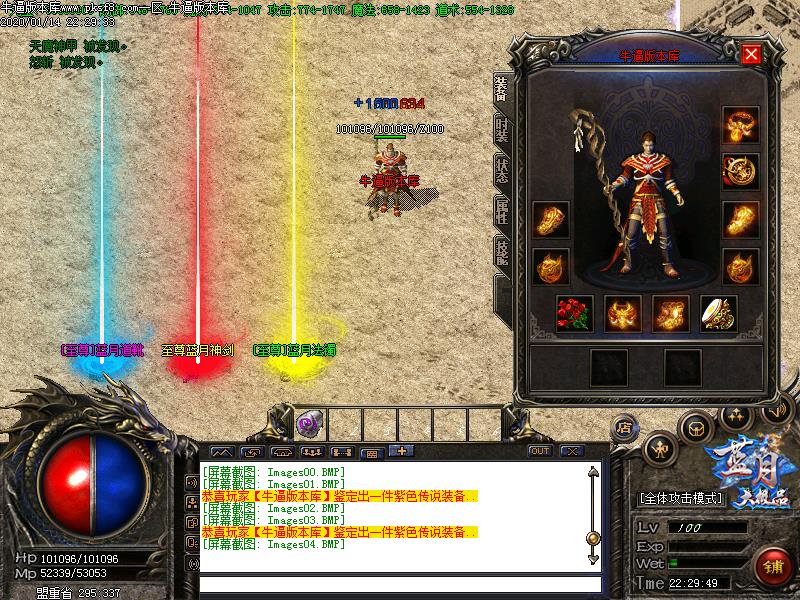Open the character figure icon button
This screenshot has height=600, width=800.
pos(660,448)
